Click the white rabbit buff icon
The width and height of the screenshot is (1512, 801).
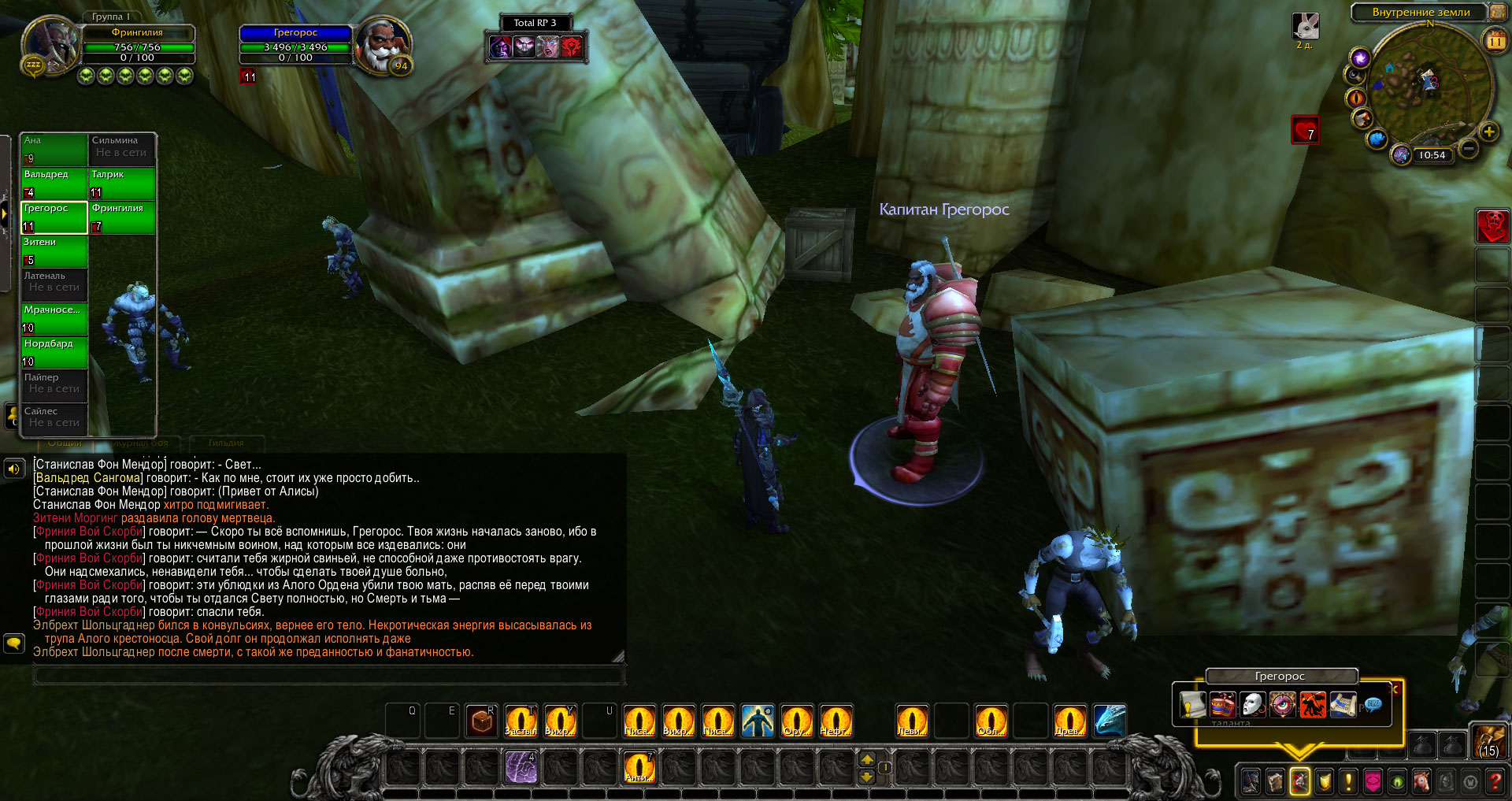pyautogui.click(x=1306, y=27)
